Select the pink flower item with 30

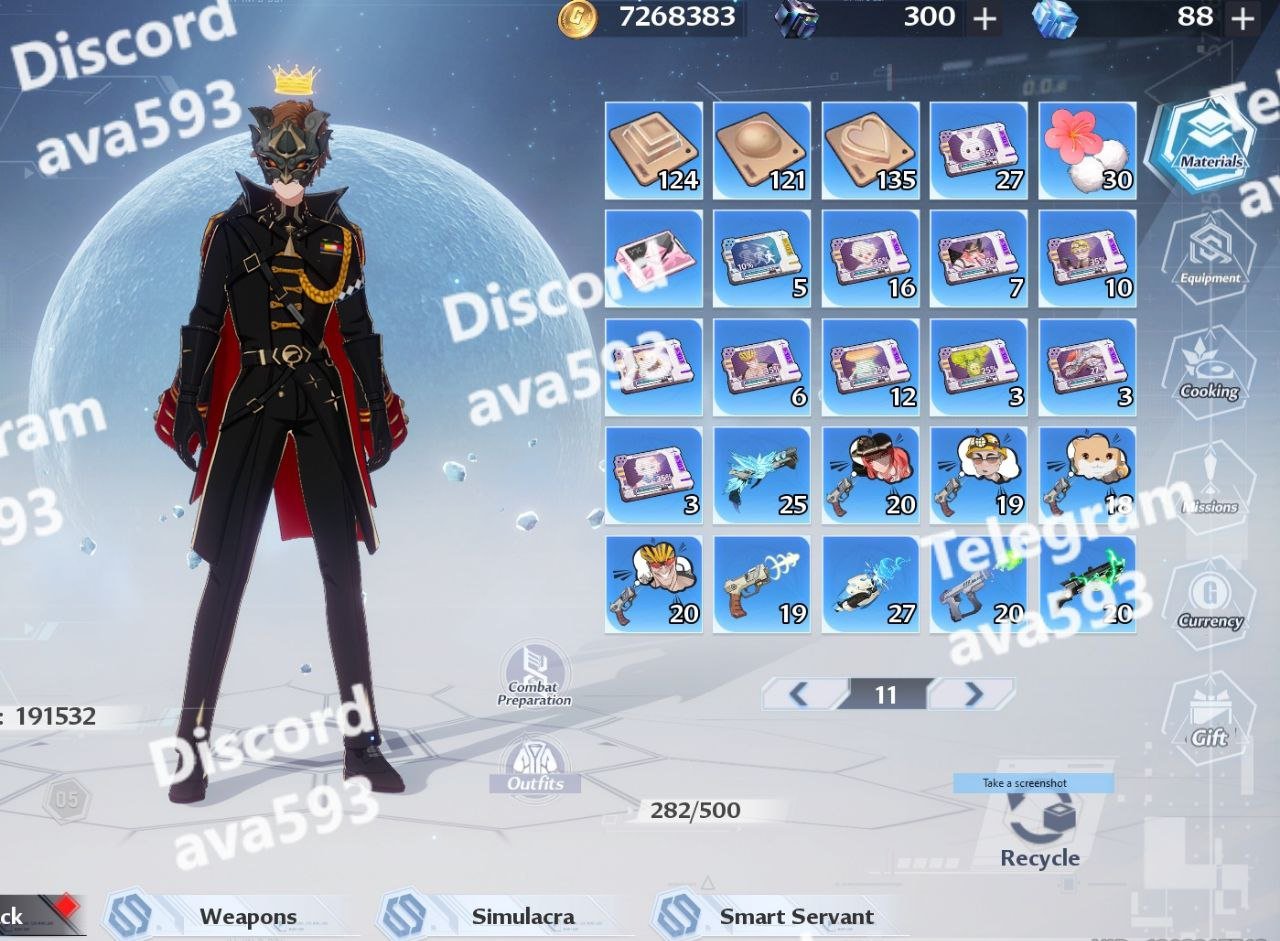(1087, 150)
